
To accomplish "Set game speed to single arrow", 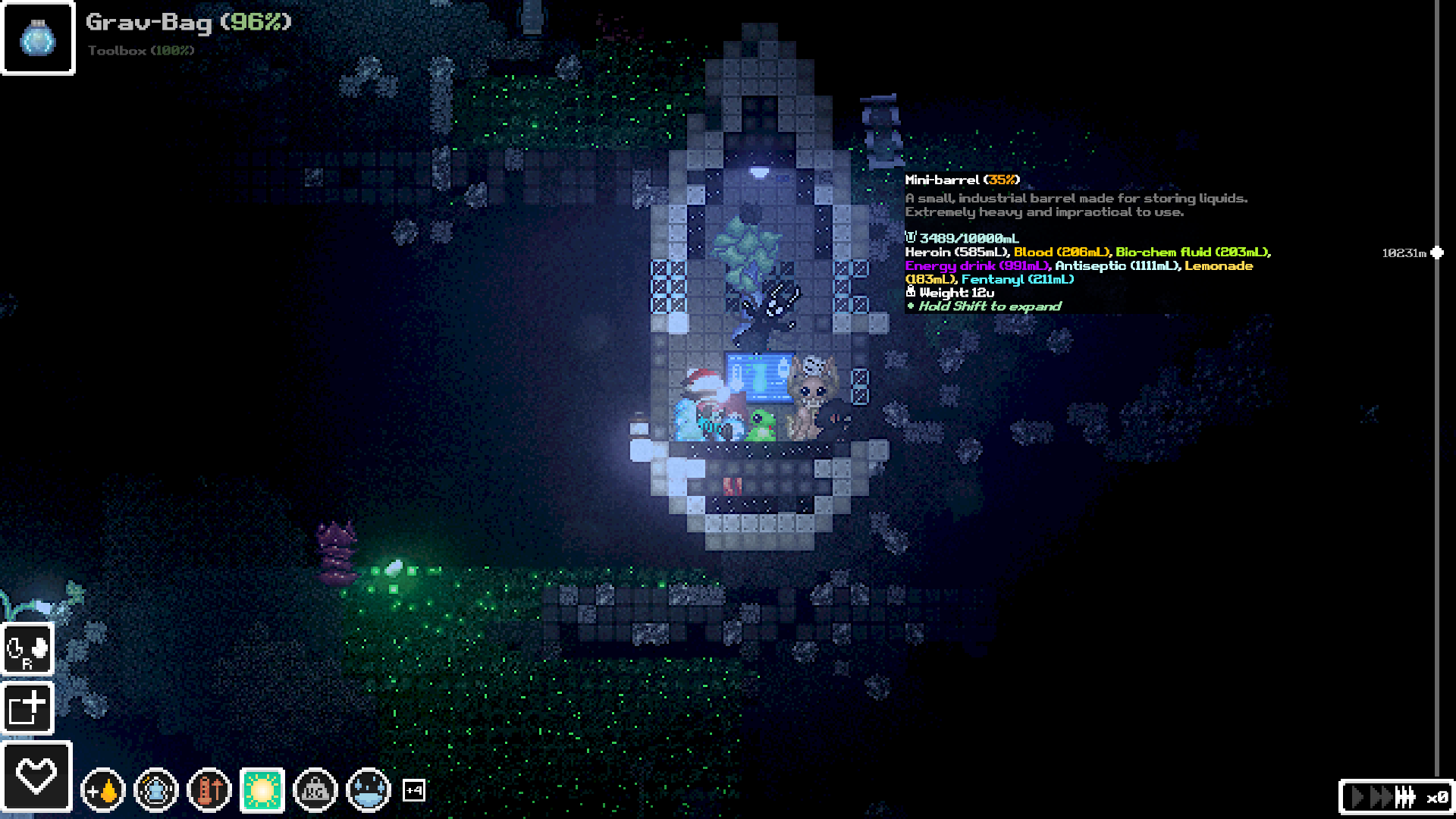I will 1358,798.
